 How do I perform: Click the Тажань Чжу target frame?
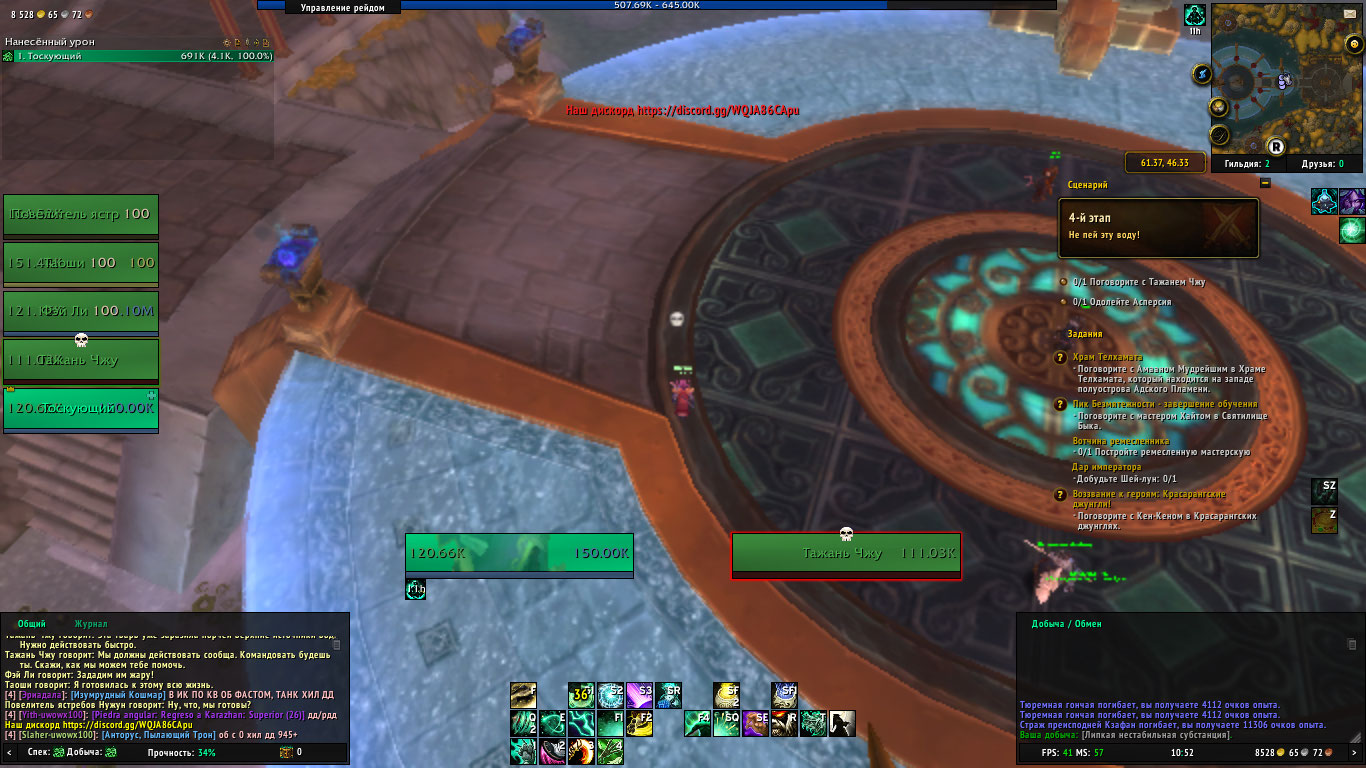[846, 554]
